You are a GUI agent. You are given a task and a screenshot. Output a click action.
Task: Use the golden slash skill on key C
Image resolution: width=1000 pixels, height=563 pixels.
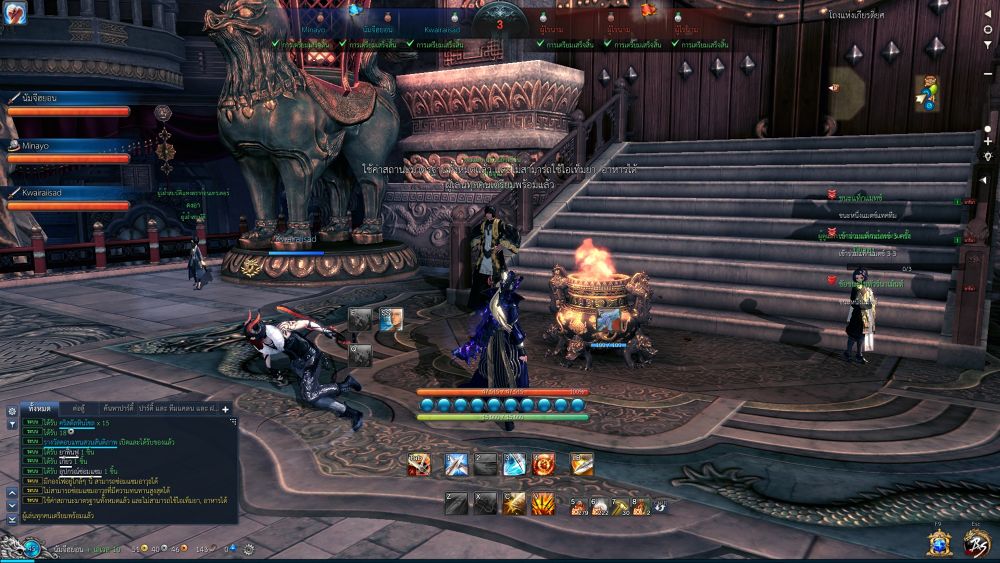(514, 504)
